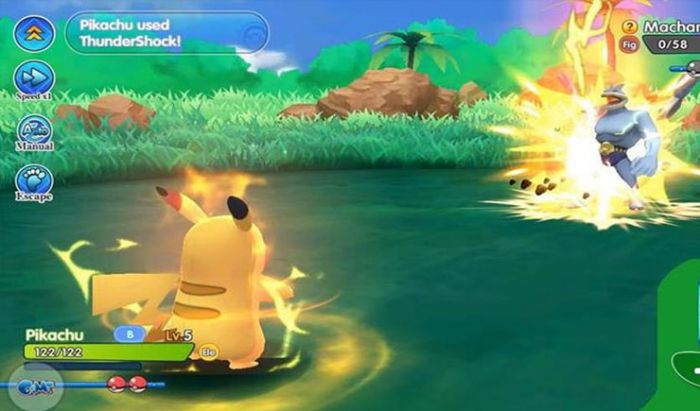Click the blue B badge next to Pikachu's name
This screenshot has width=700, height=411.
coord(131,334)
